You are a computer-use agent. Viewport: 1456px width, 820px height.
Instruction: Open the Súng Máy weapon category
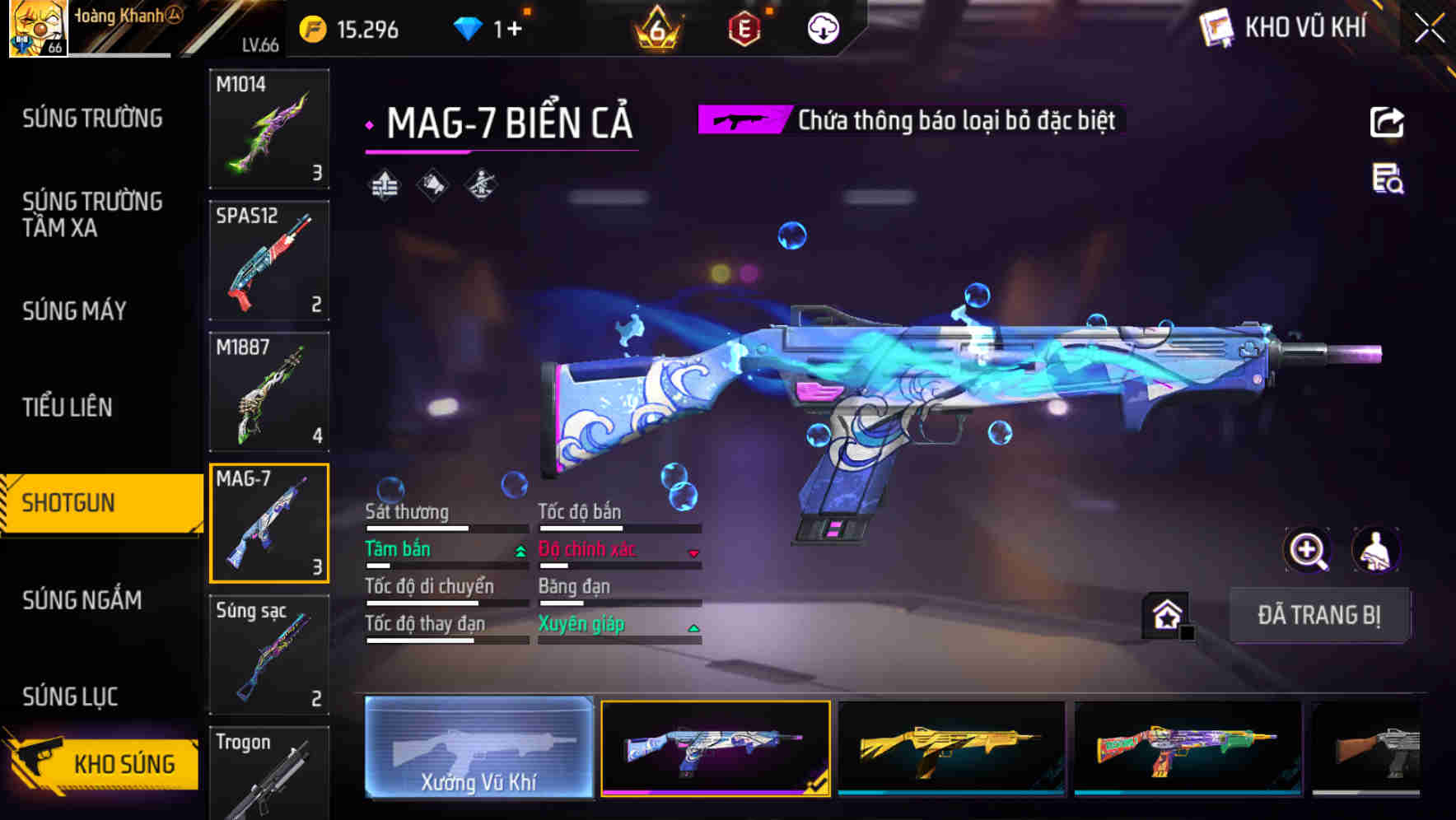(75, 310)
